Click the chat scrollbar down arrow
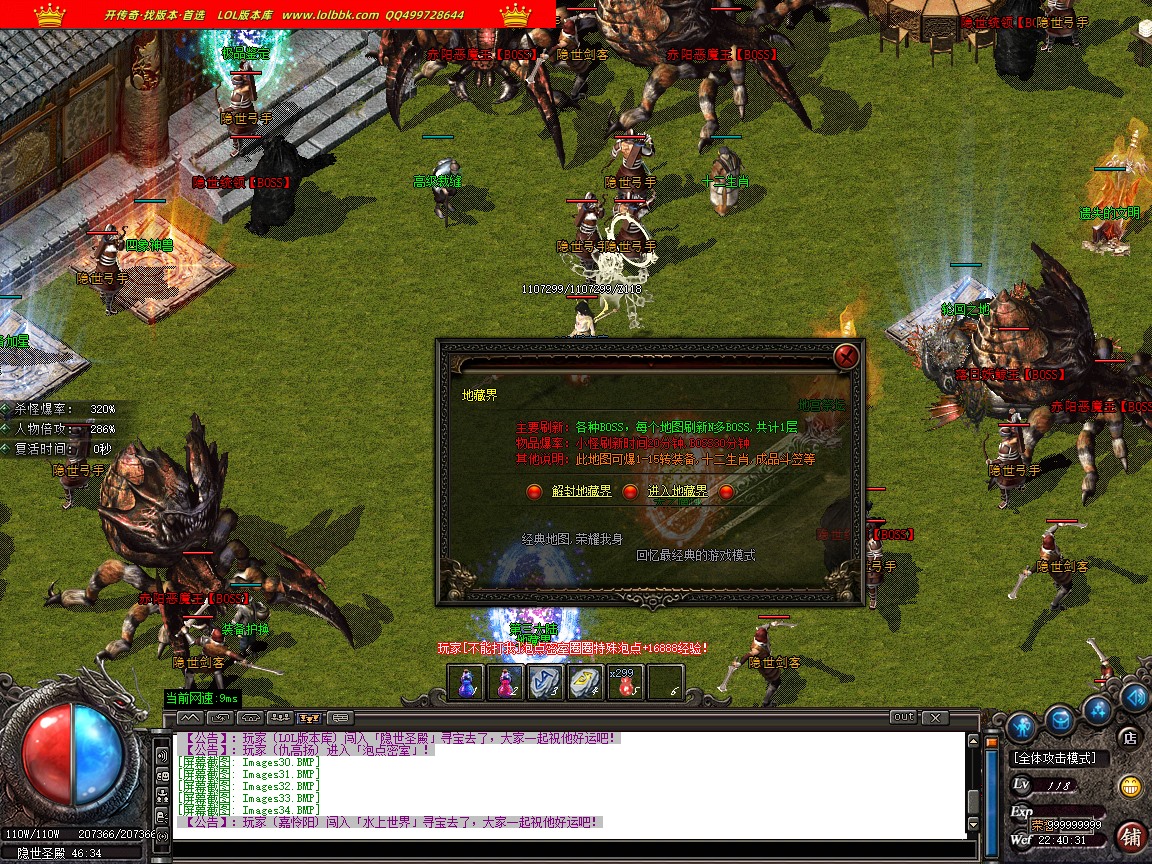The height and width of the screenshot is (864, 1152). pyautogui.click(x=974, y=824)
